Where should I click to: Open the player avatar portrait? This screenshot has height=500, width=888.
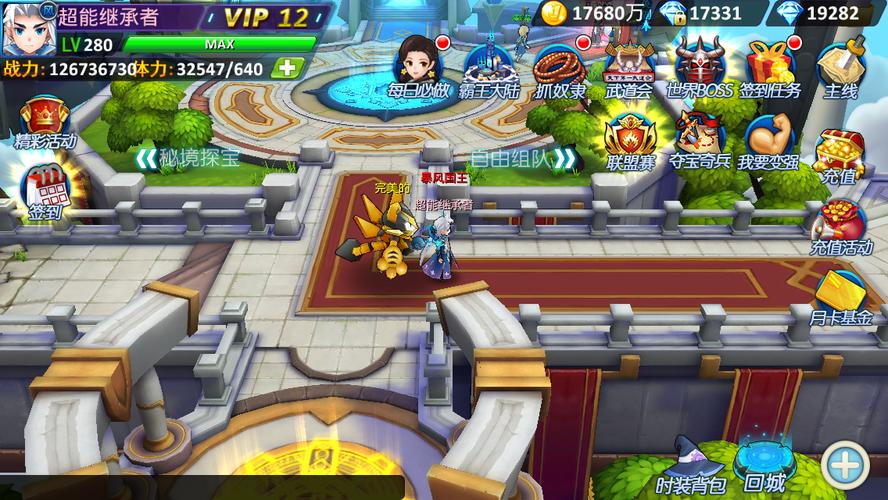coord(26,28)
